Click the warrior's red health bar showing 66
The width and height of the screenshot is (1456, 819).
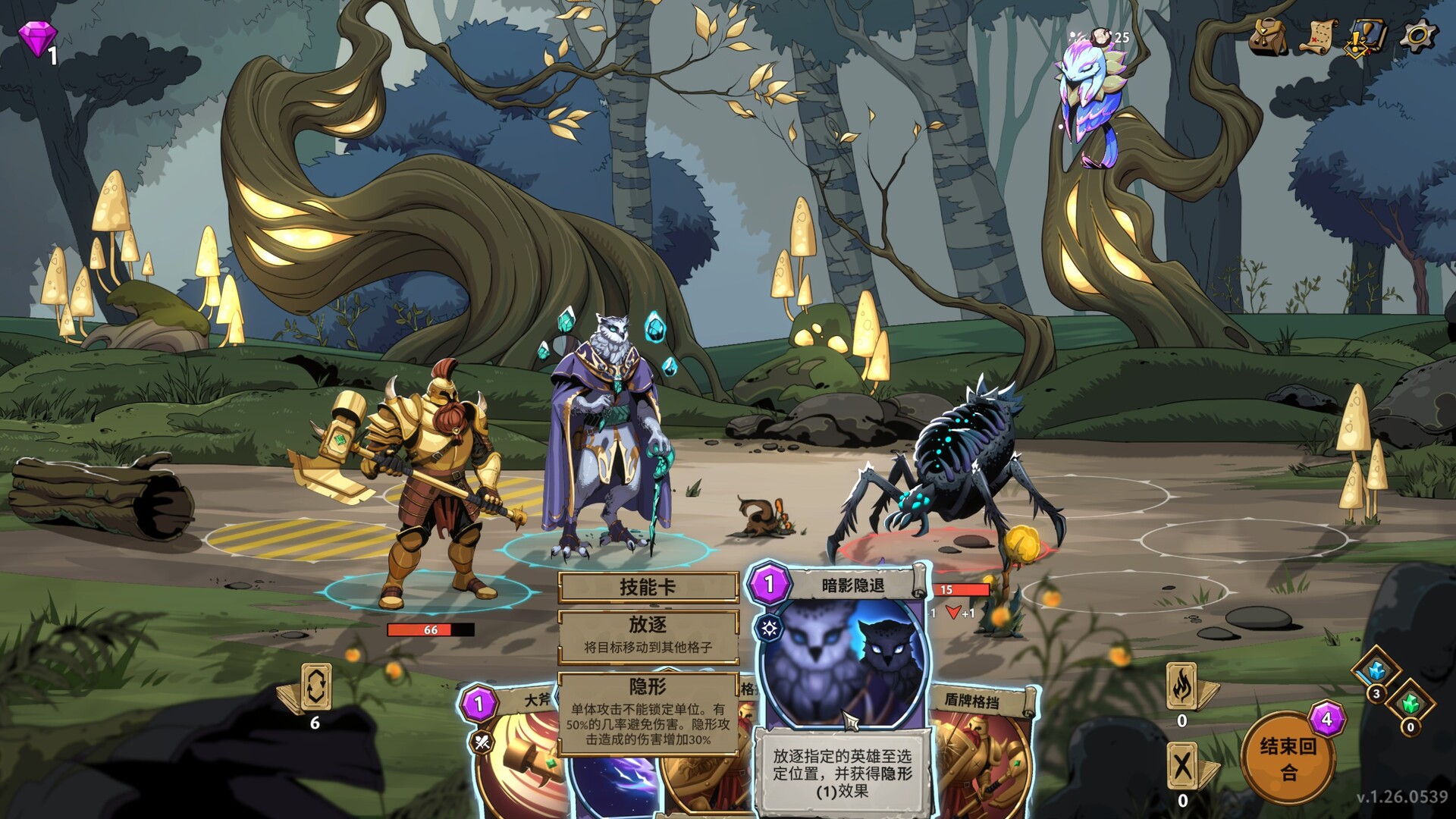pos(429,629)
